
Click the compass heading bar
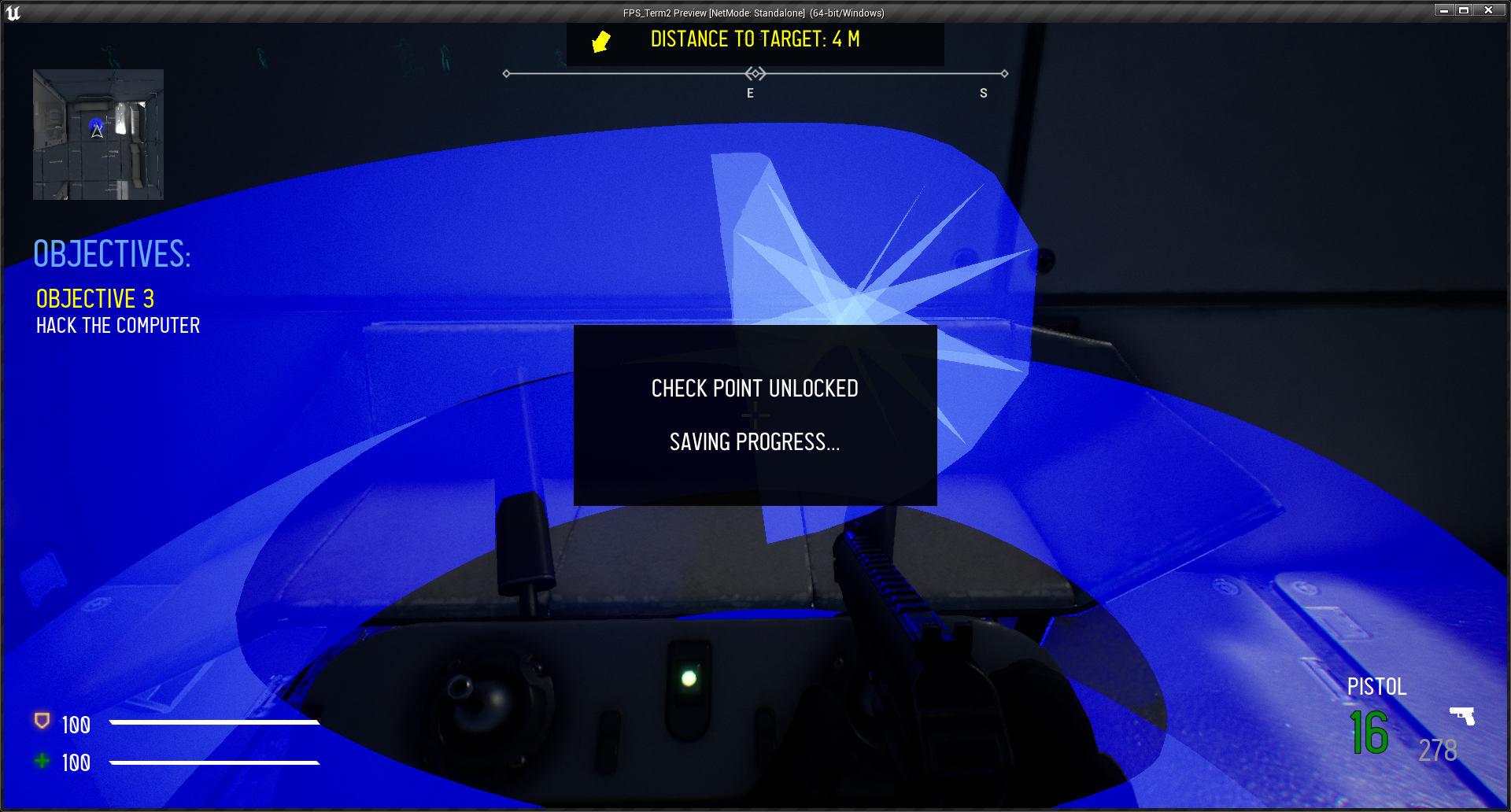coord(755,74)
